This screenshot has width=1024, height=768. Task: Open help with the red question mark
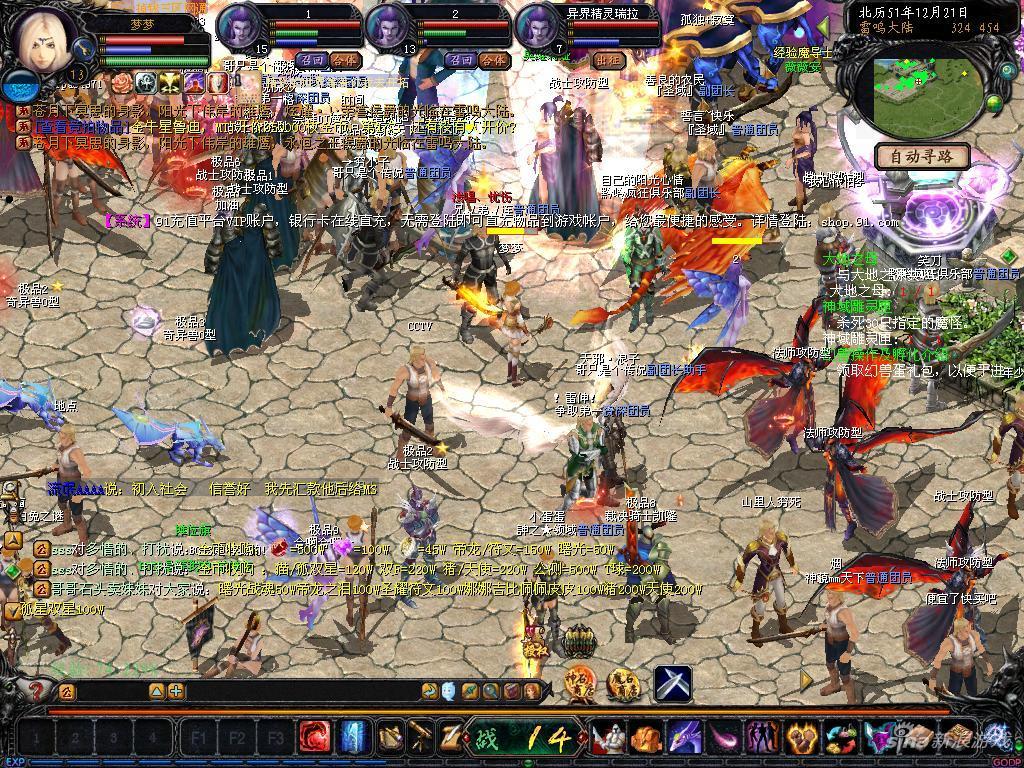pyautogui.click(x=37, y=690)
